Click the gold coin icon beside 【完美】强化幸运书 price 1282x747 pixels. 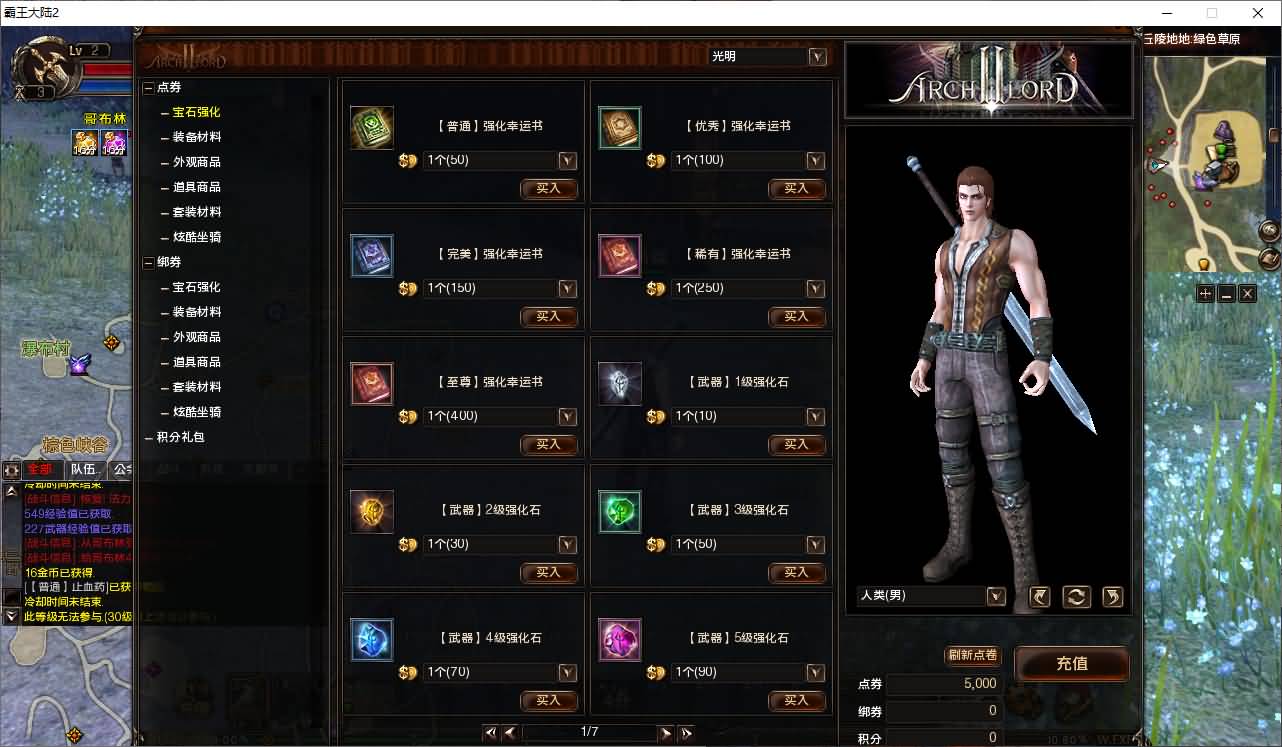tap(407, 289)
